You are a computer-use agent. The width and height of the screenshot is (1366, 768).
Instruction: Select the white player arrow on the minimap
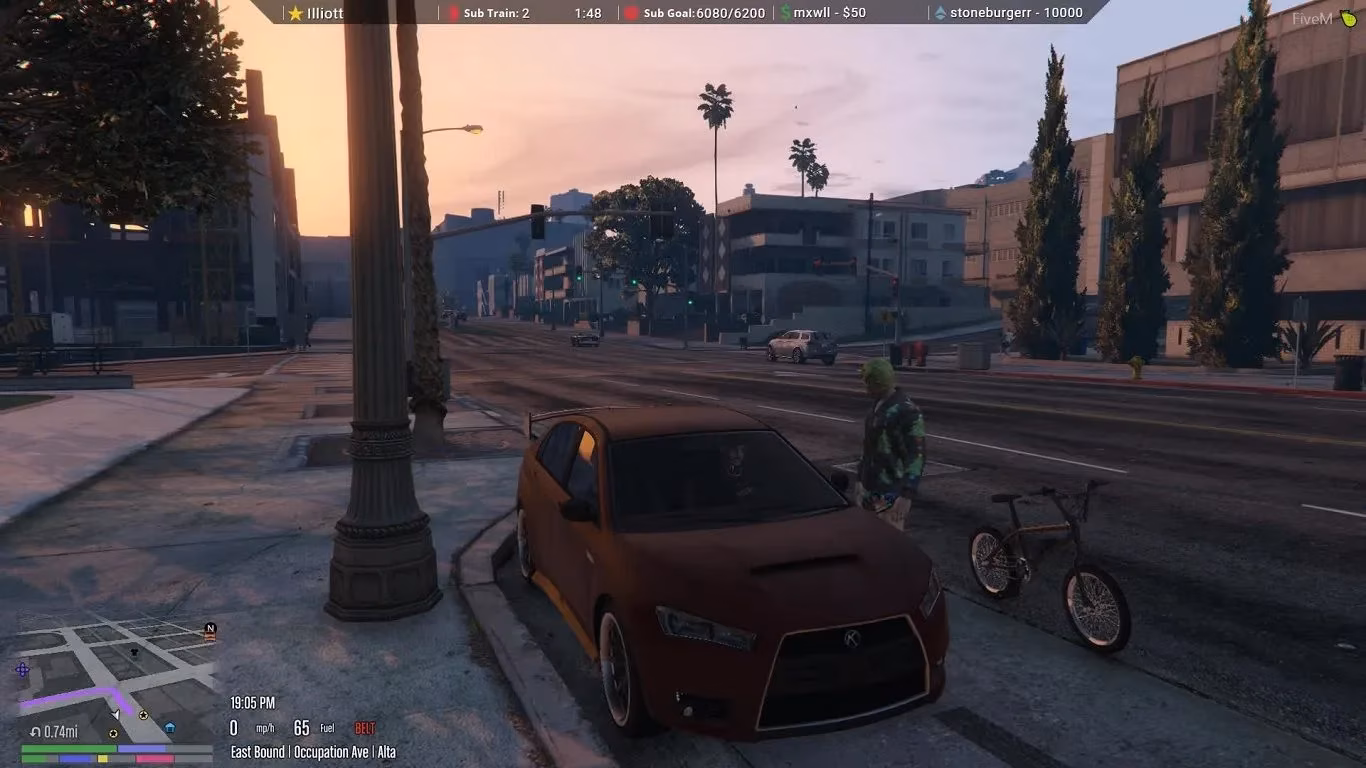[x=116, y=714]
